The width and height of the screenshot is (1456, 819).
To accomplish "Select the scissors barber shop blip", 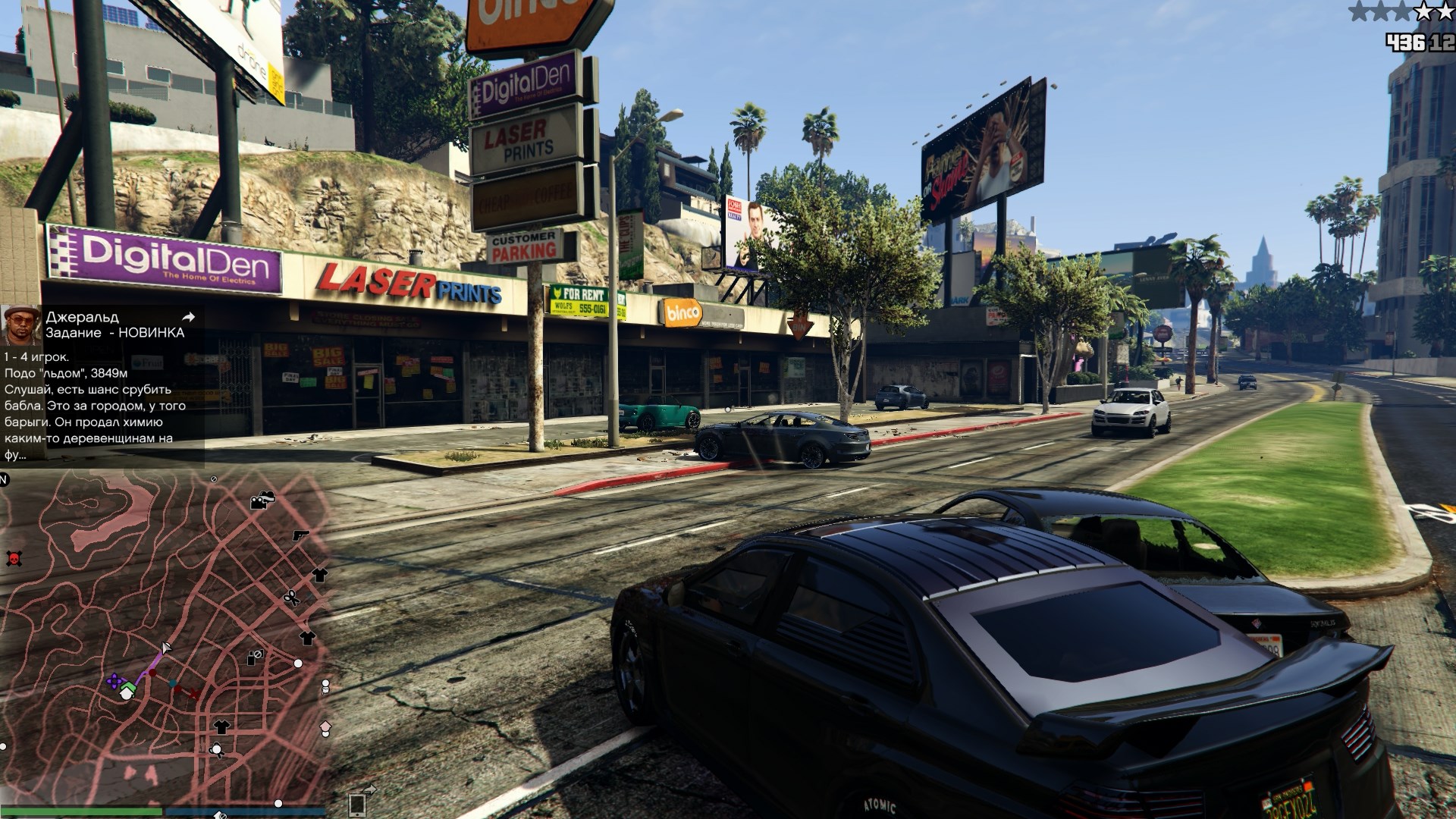I will [x=291, y=598].
